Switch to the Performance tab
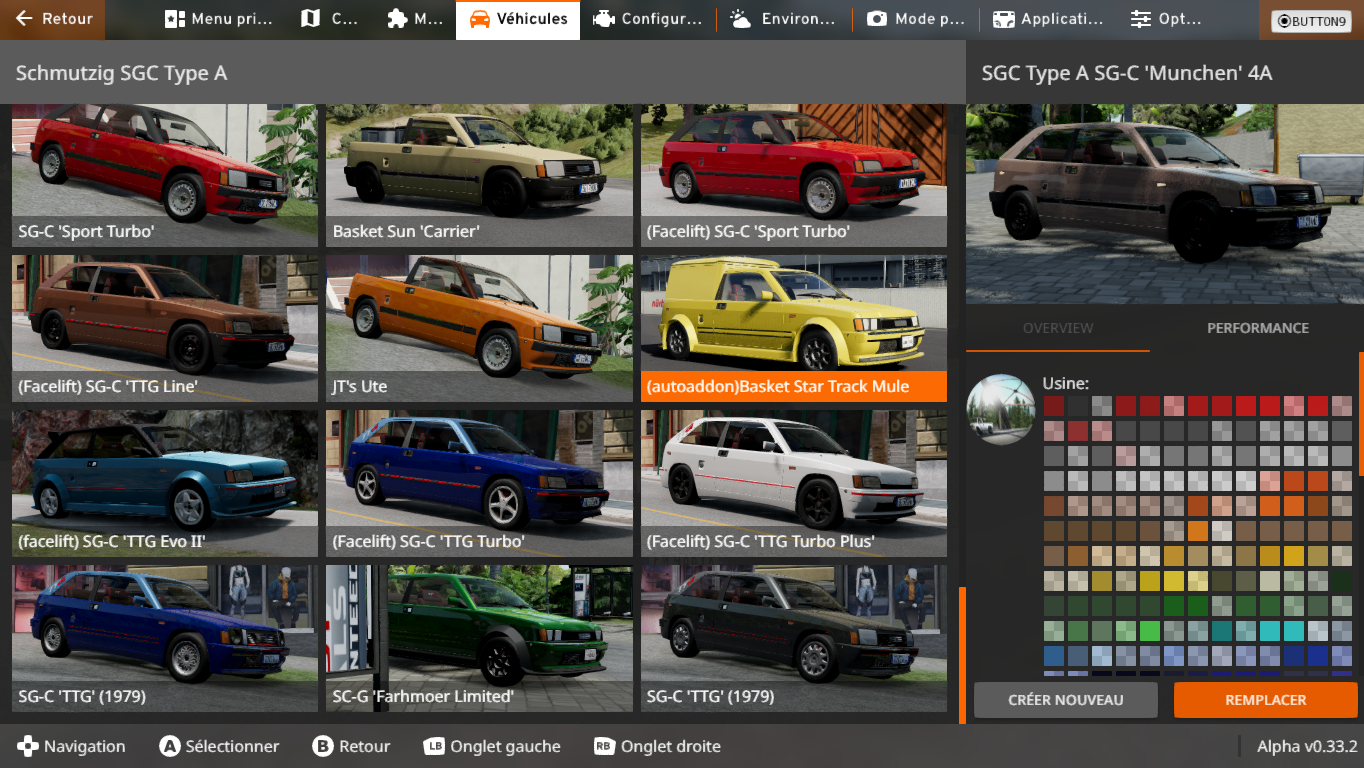 coord(1257,328)
